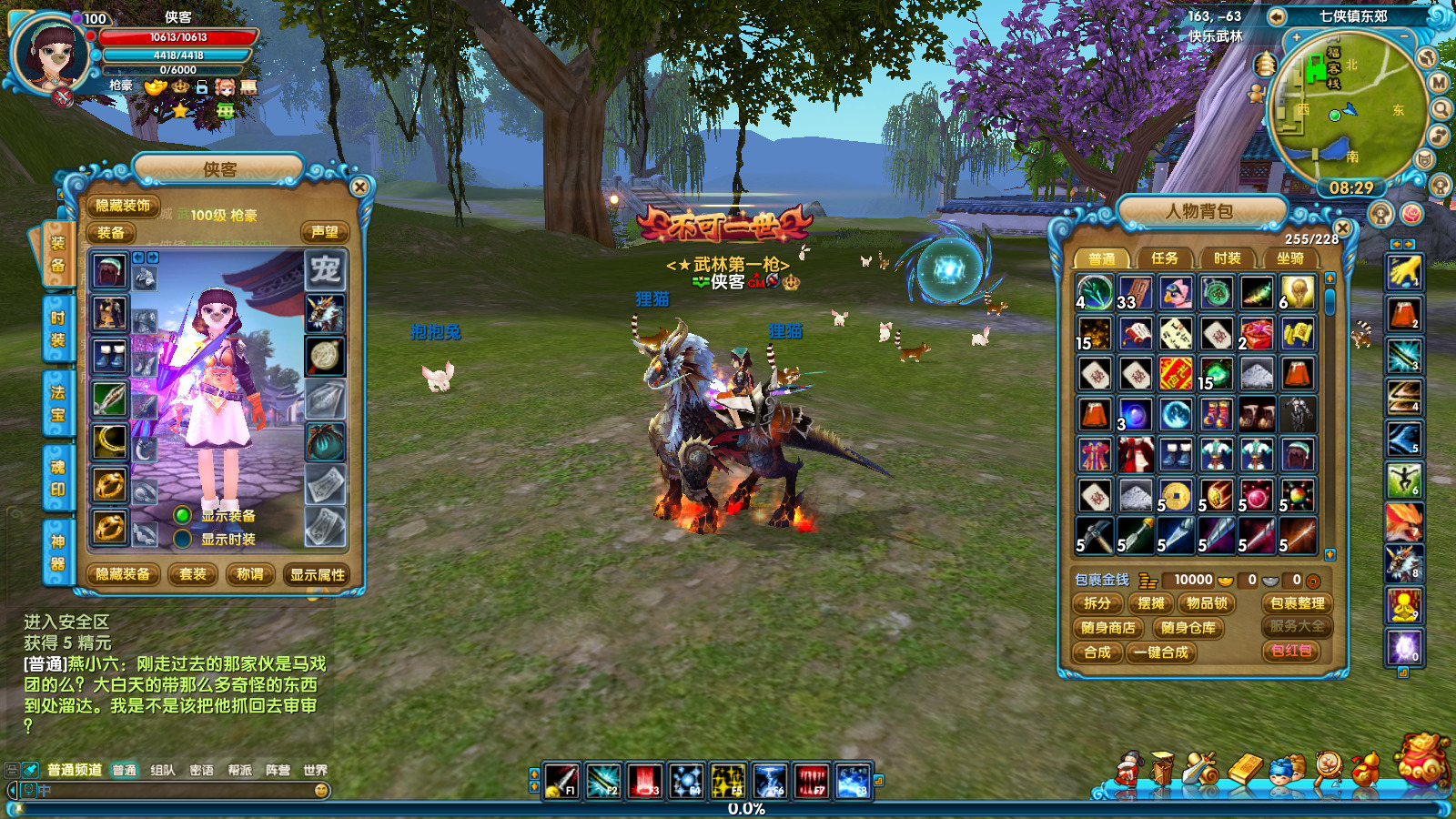This screenshot has width=1456, height=819.
Task: Open the 随身商店 portable shop
Action: click(x=1107, y=628)
